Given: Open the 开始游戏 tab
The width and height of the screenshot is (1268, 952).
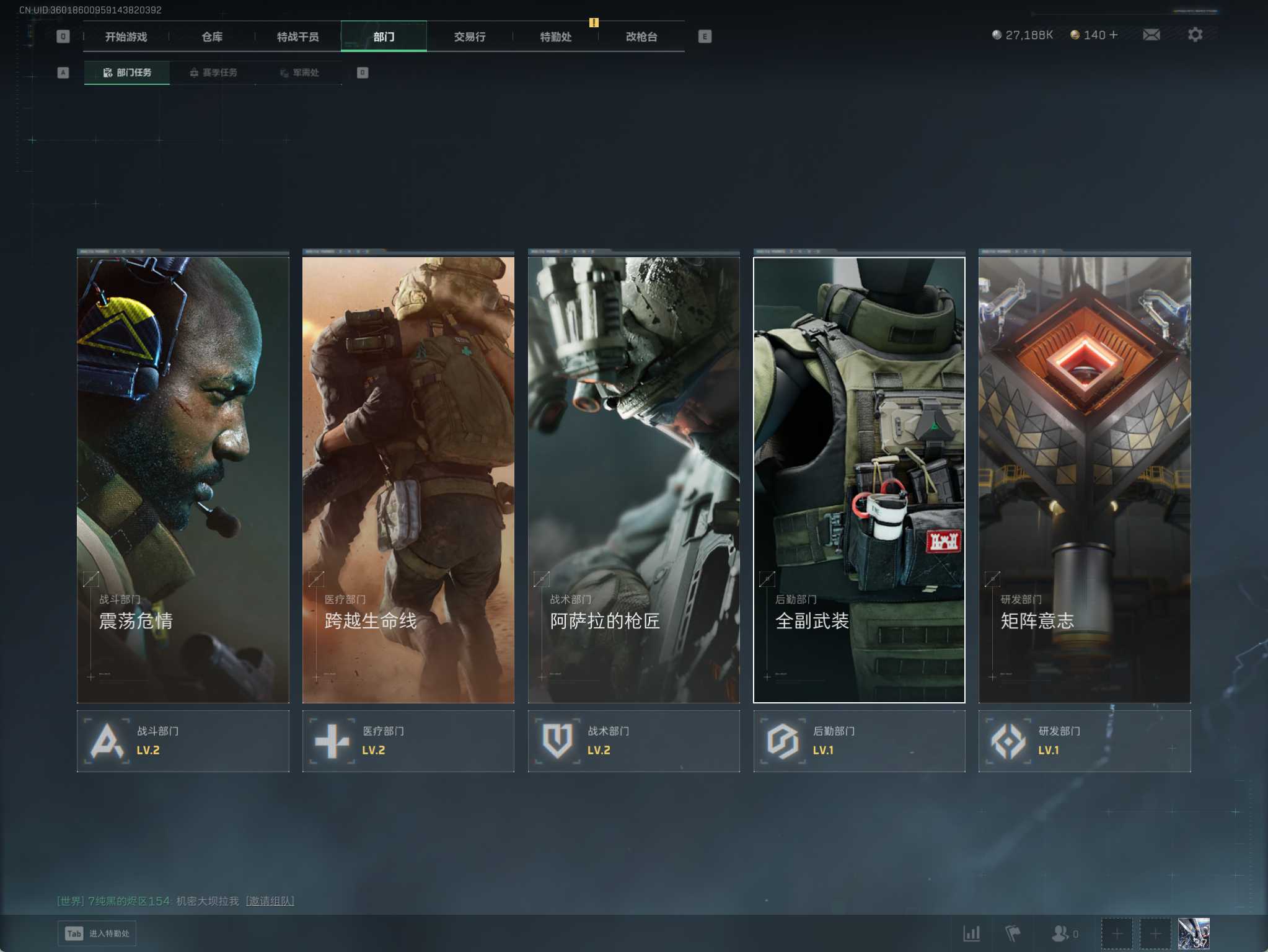Looking at the screenshot, I should tap(126, 37).
